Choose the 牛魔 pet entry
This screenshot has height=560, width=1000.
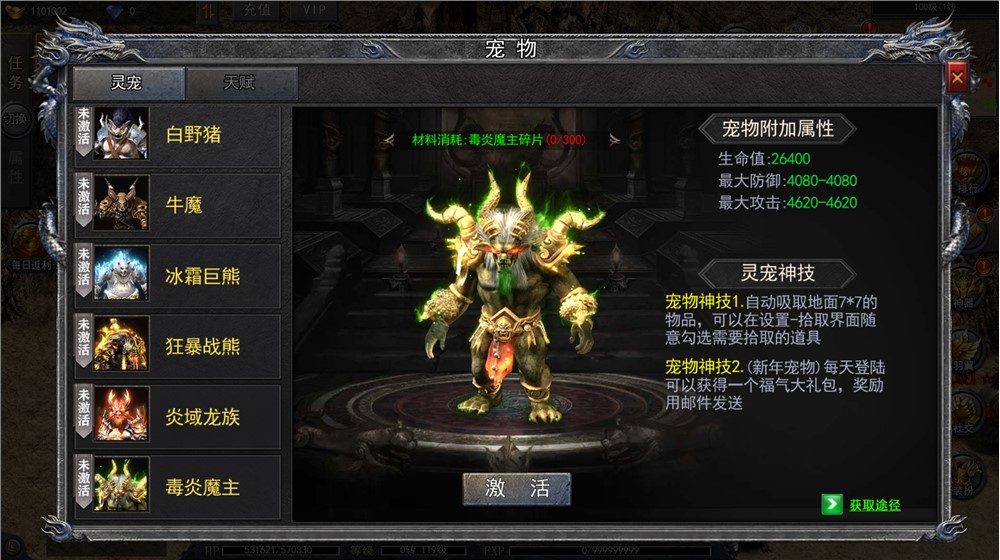click(178, 206)
